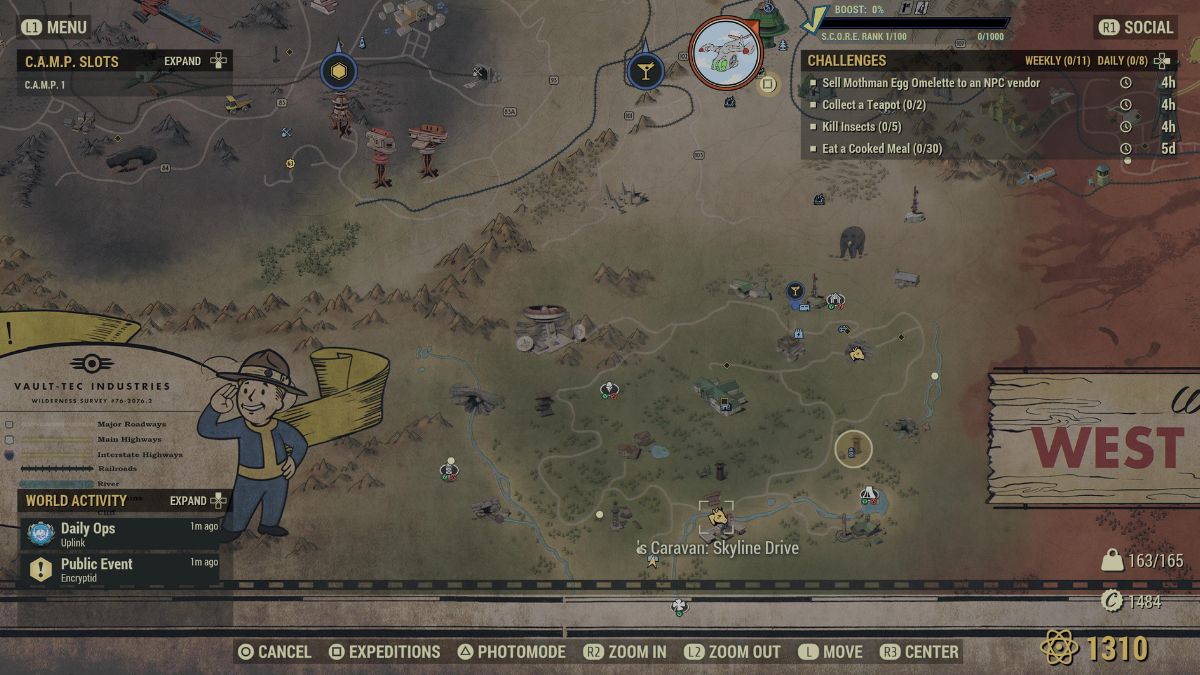
Task: Select the Mothman Egg Omelette challenge
Action: point(930,83)
